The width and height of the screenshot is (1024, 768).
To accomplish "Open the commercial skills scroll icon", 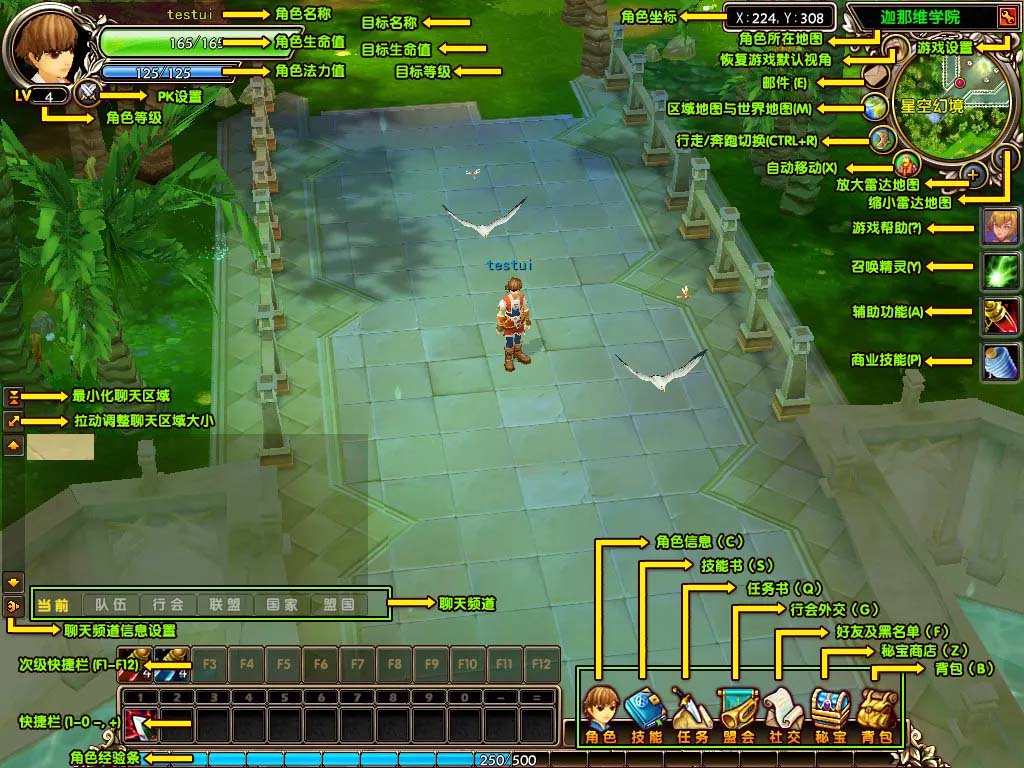I will coord(1000,362).
